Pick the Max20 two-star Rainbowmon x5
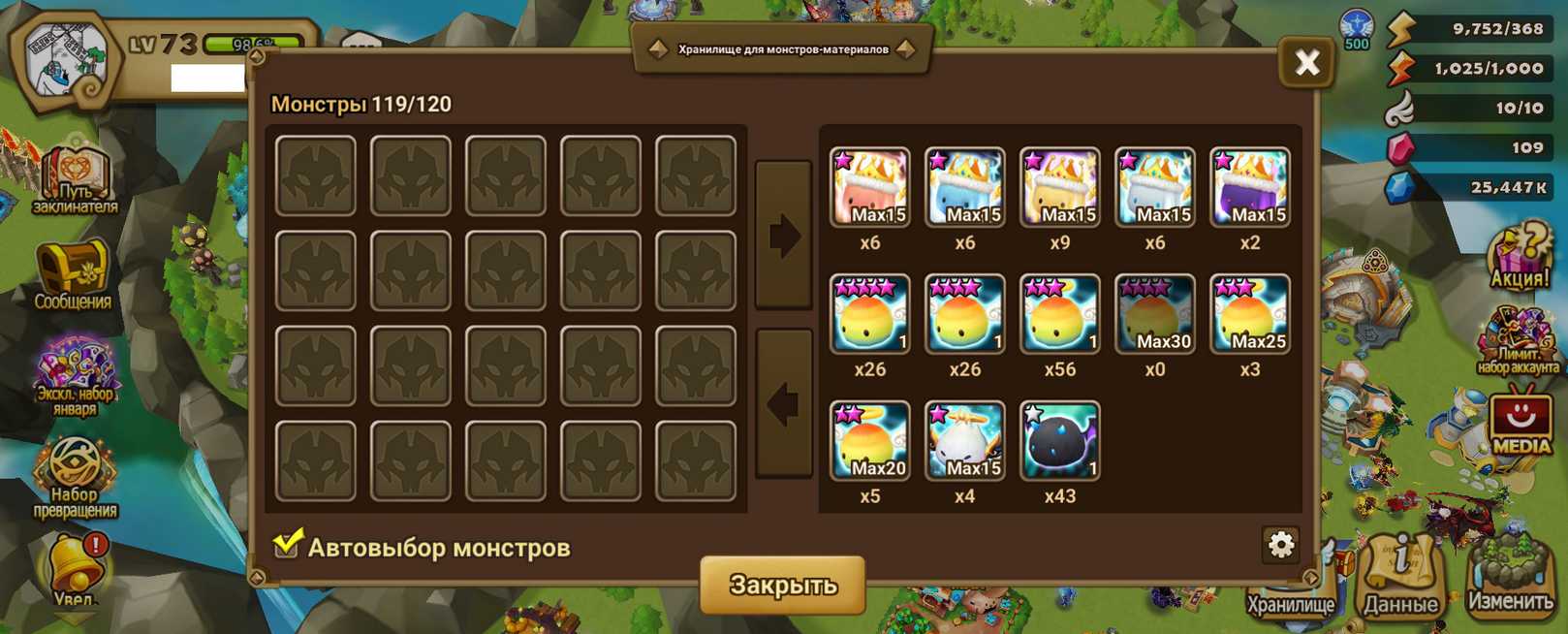Viewport: 1568px width, 634px height. [869, 441]
